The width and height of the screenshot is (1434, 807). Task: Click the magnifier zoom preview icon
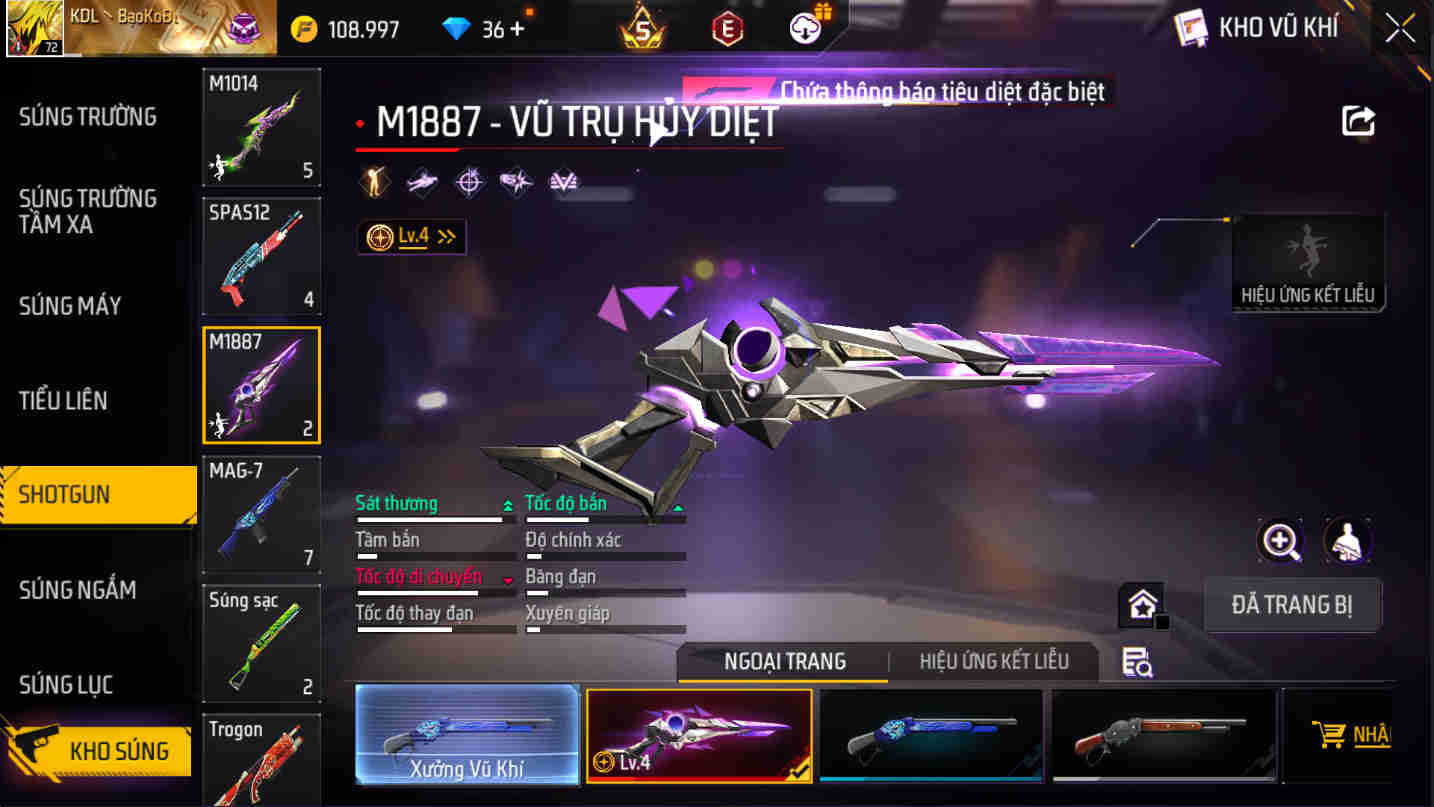[1281, 541]
